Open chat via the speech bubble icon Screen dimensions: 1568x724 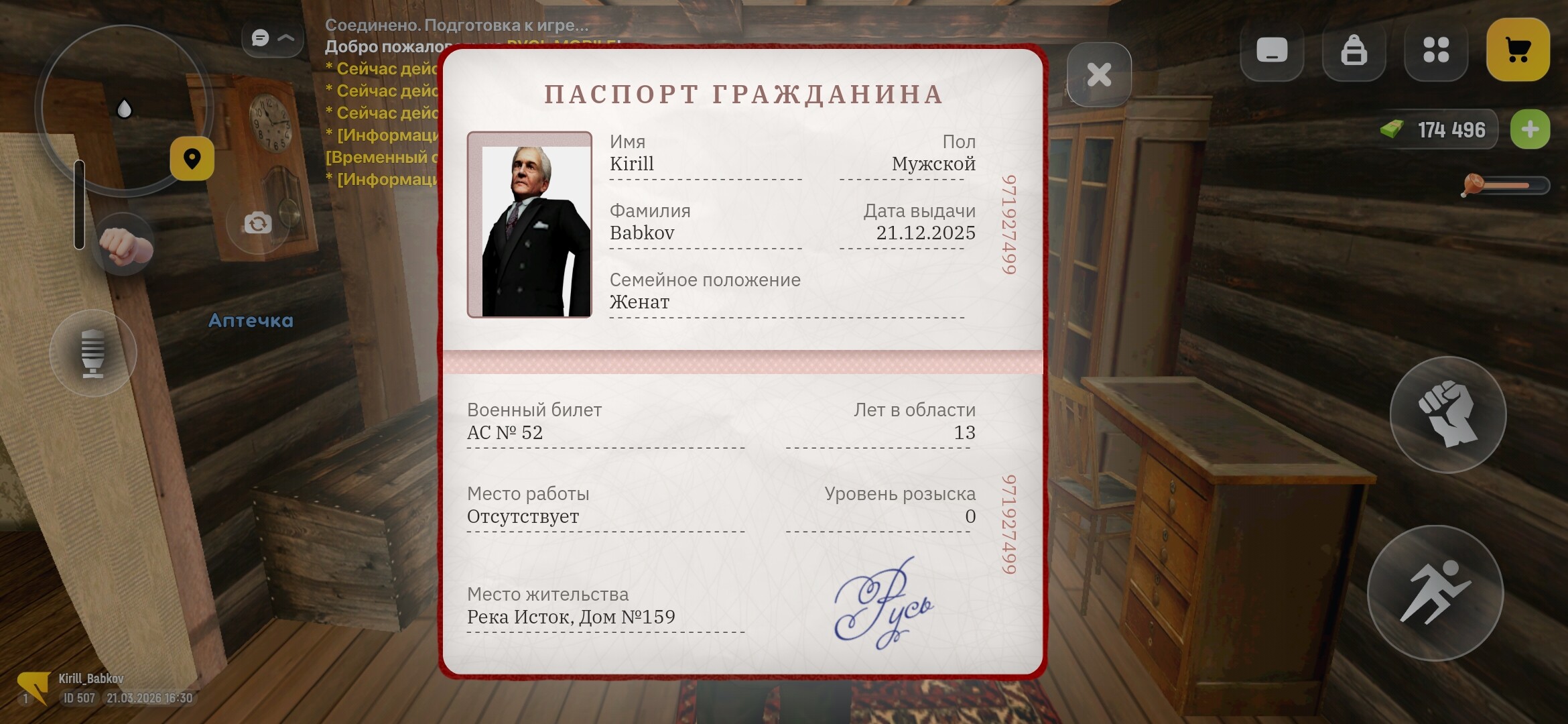coord(260,38)
